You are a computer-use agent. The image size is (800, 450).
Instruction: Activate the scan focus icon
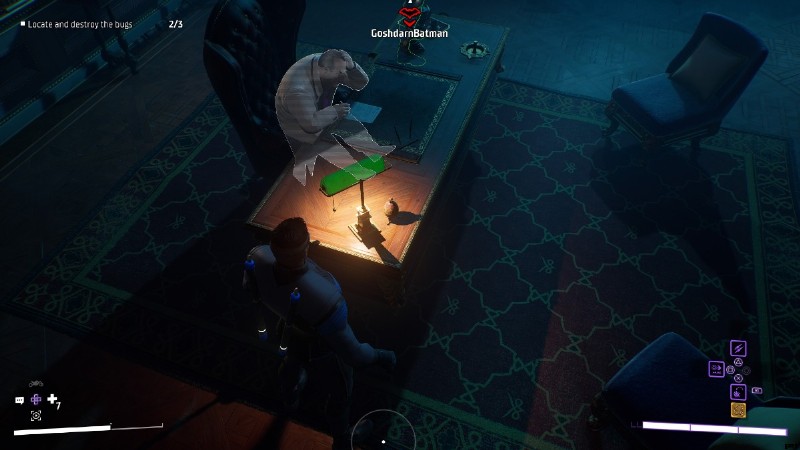point(36,415)
